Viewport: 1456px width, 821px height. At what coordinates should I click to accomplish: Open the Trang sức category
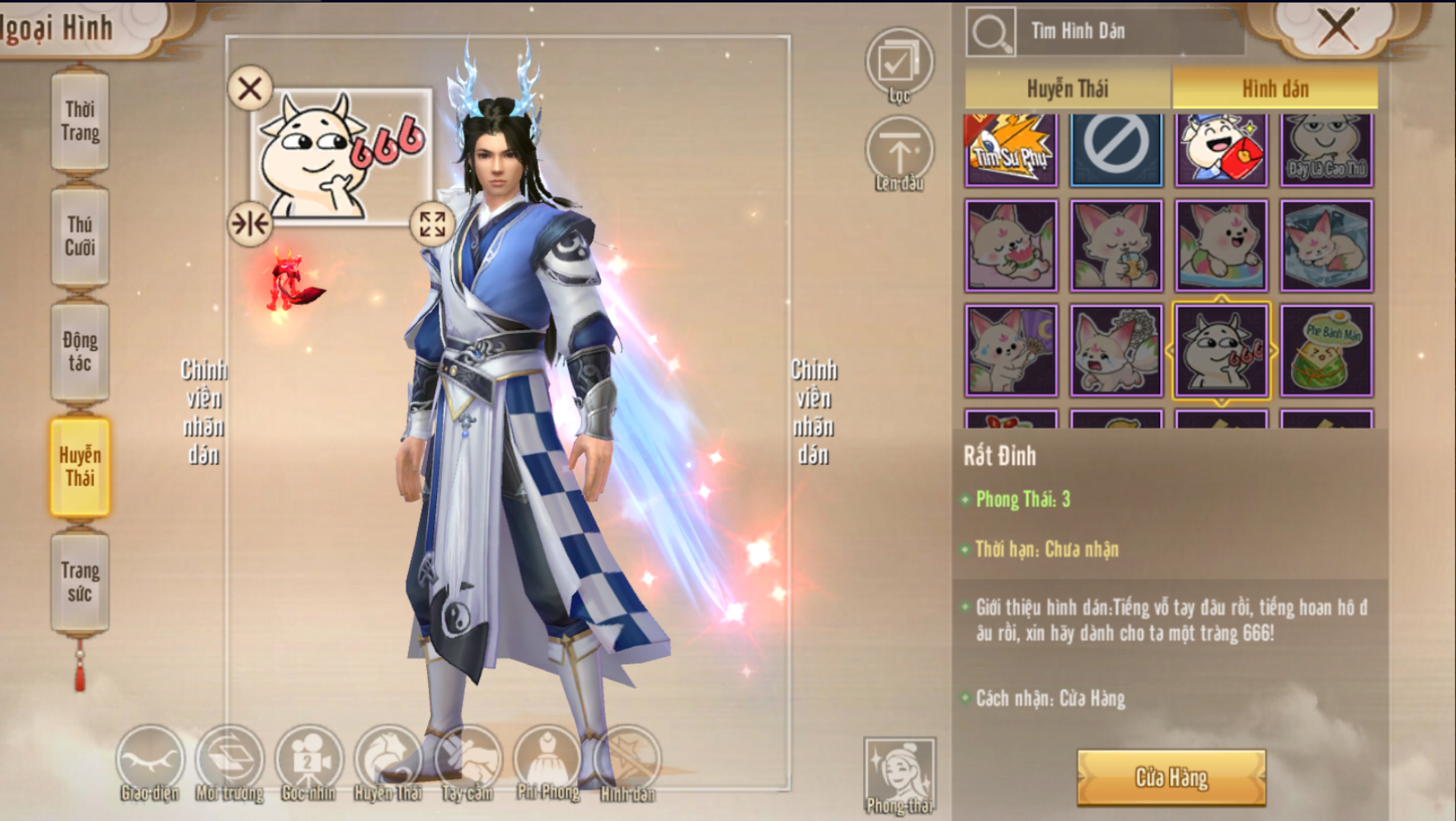[x=80, y=583]
